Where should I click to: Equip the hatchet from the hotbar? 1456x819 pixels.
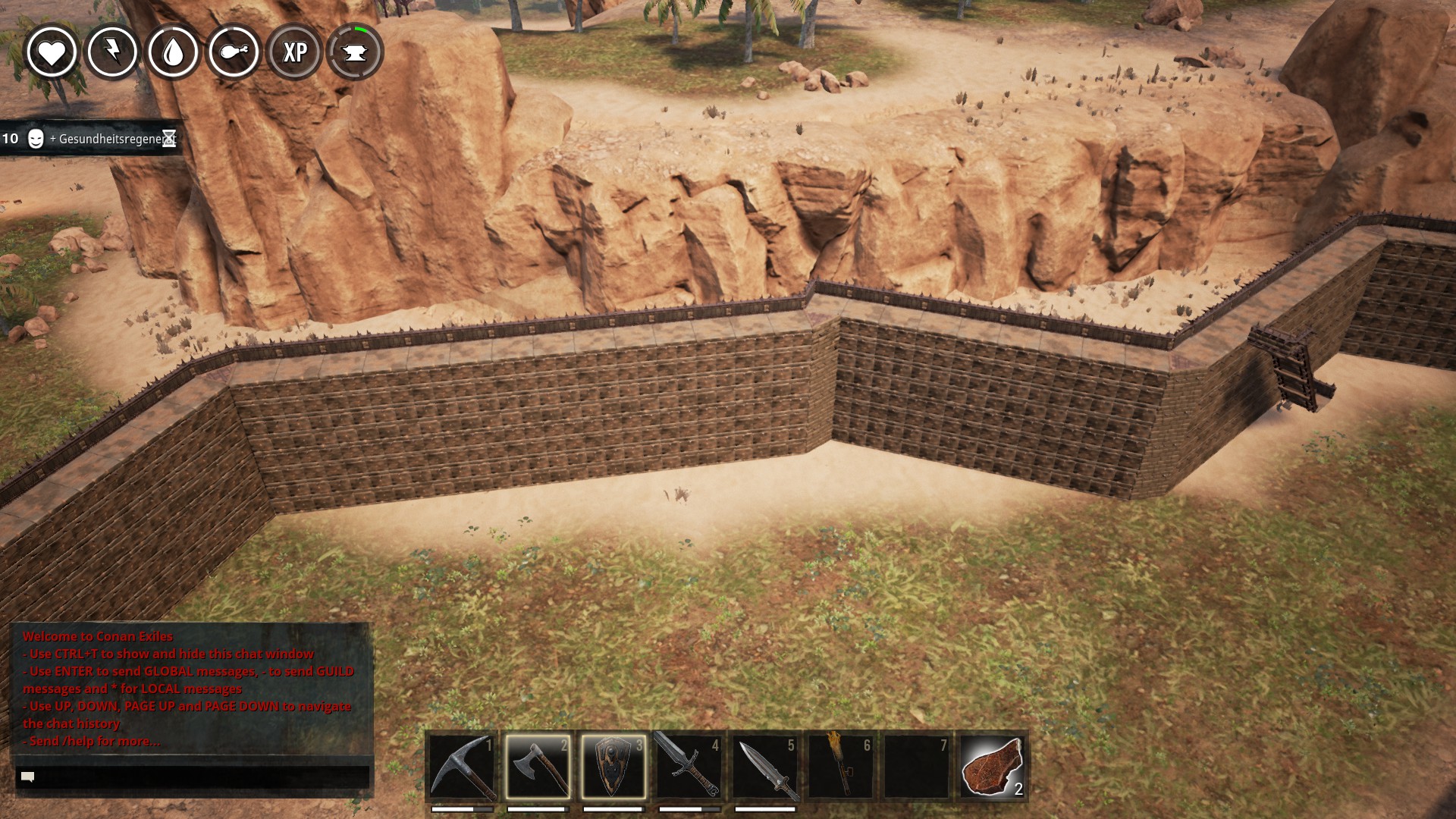point(538,767)
